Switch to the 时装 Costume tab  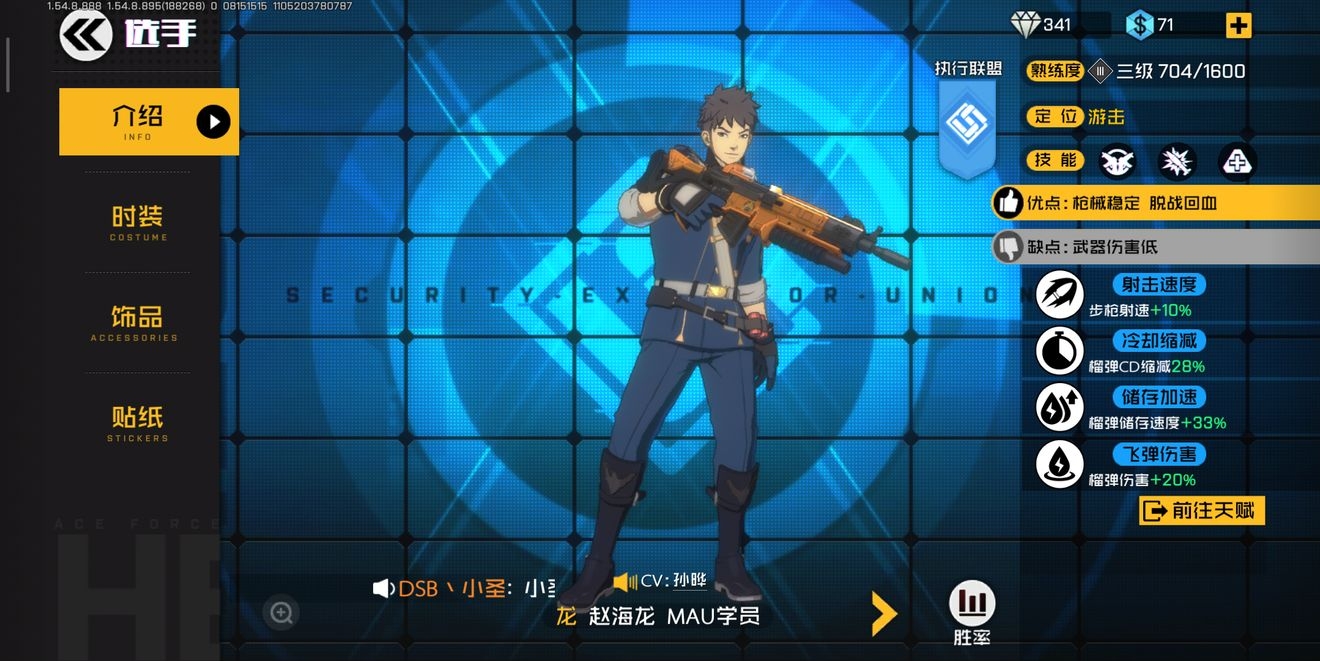pos(138,223)
